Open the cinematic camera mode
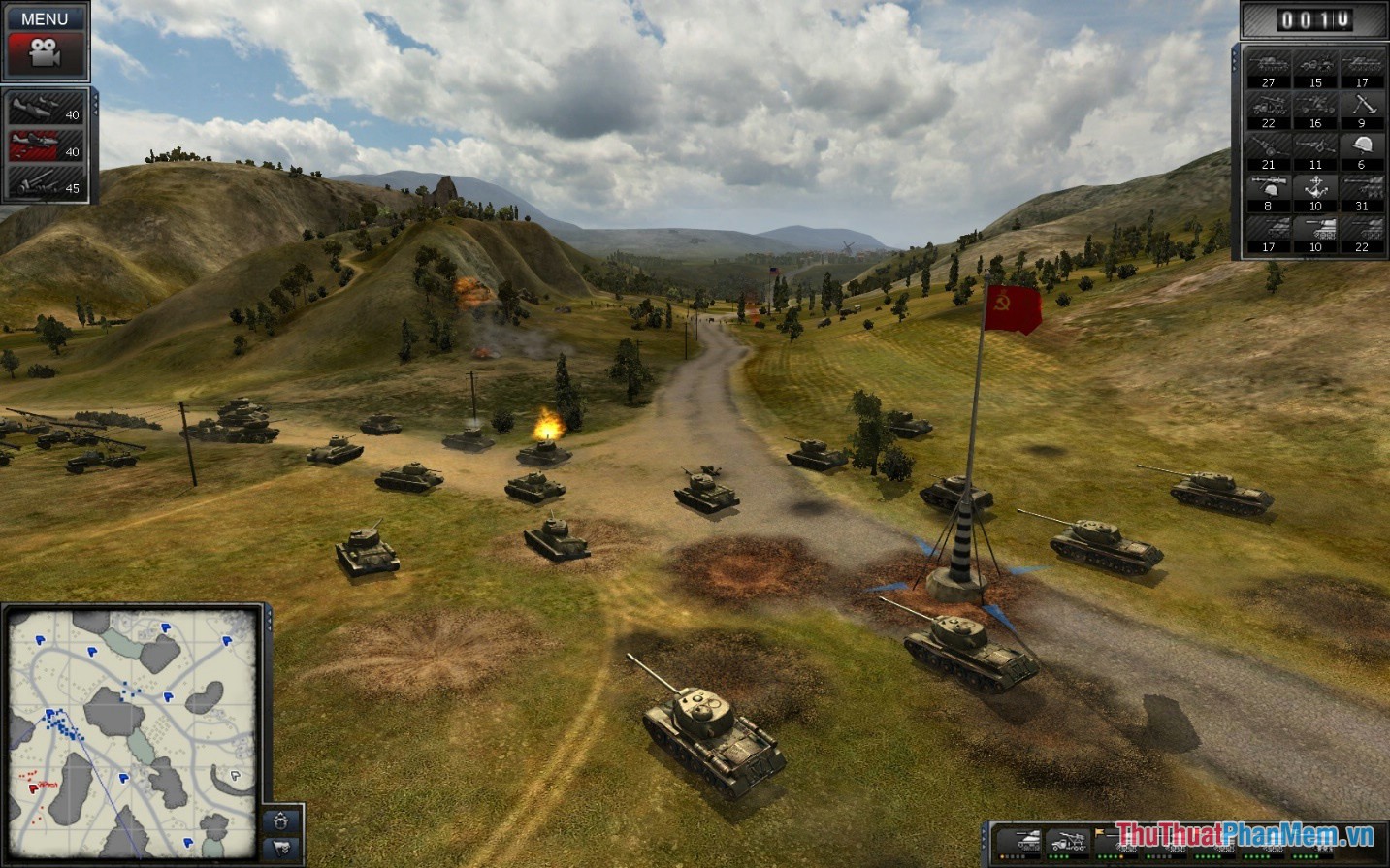Screen dimensions: 1390x868 coord(46,54)
